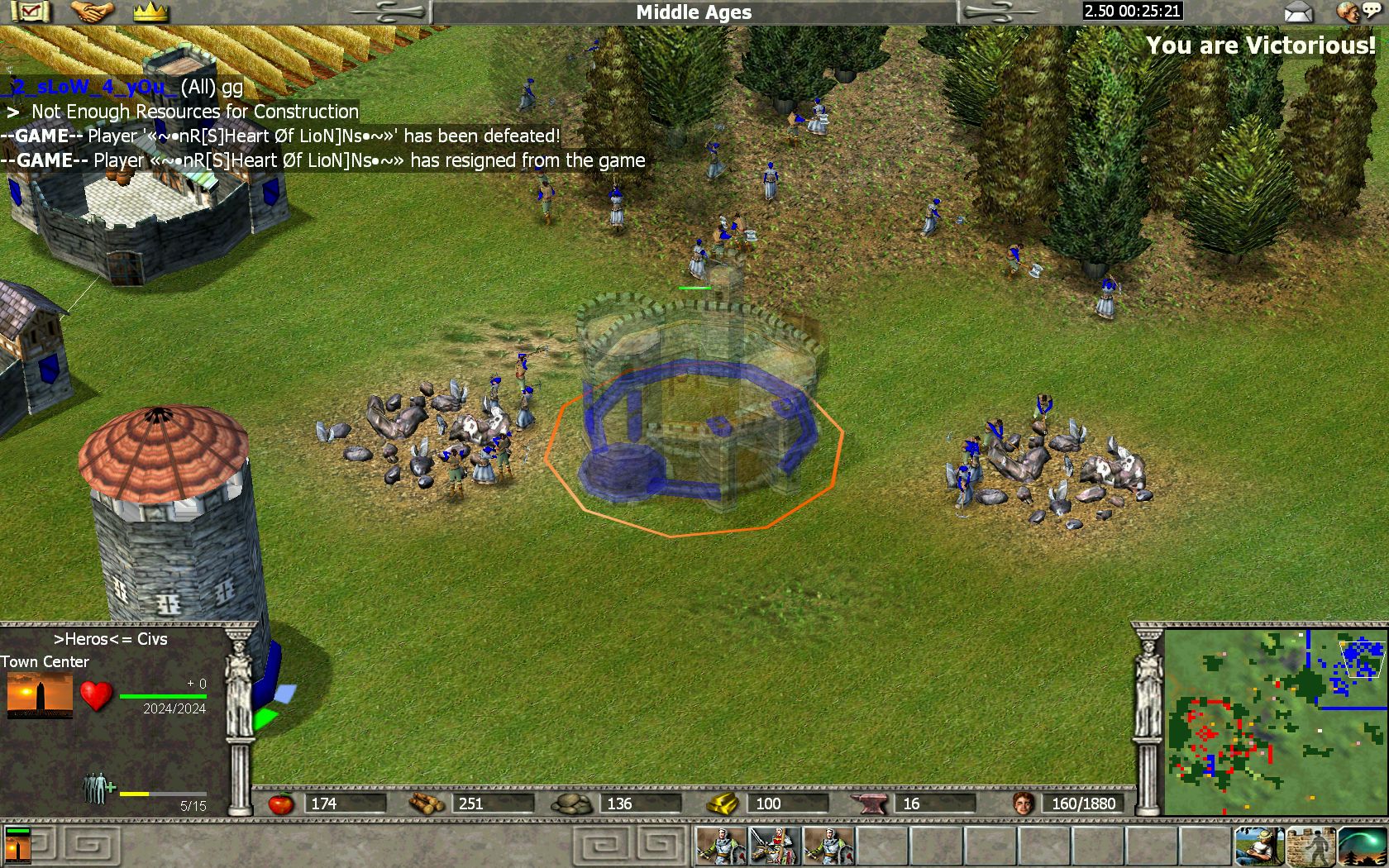
Task: Click the aurora night sky icon
Action: [x=1362, y=846]
